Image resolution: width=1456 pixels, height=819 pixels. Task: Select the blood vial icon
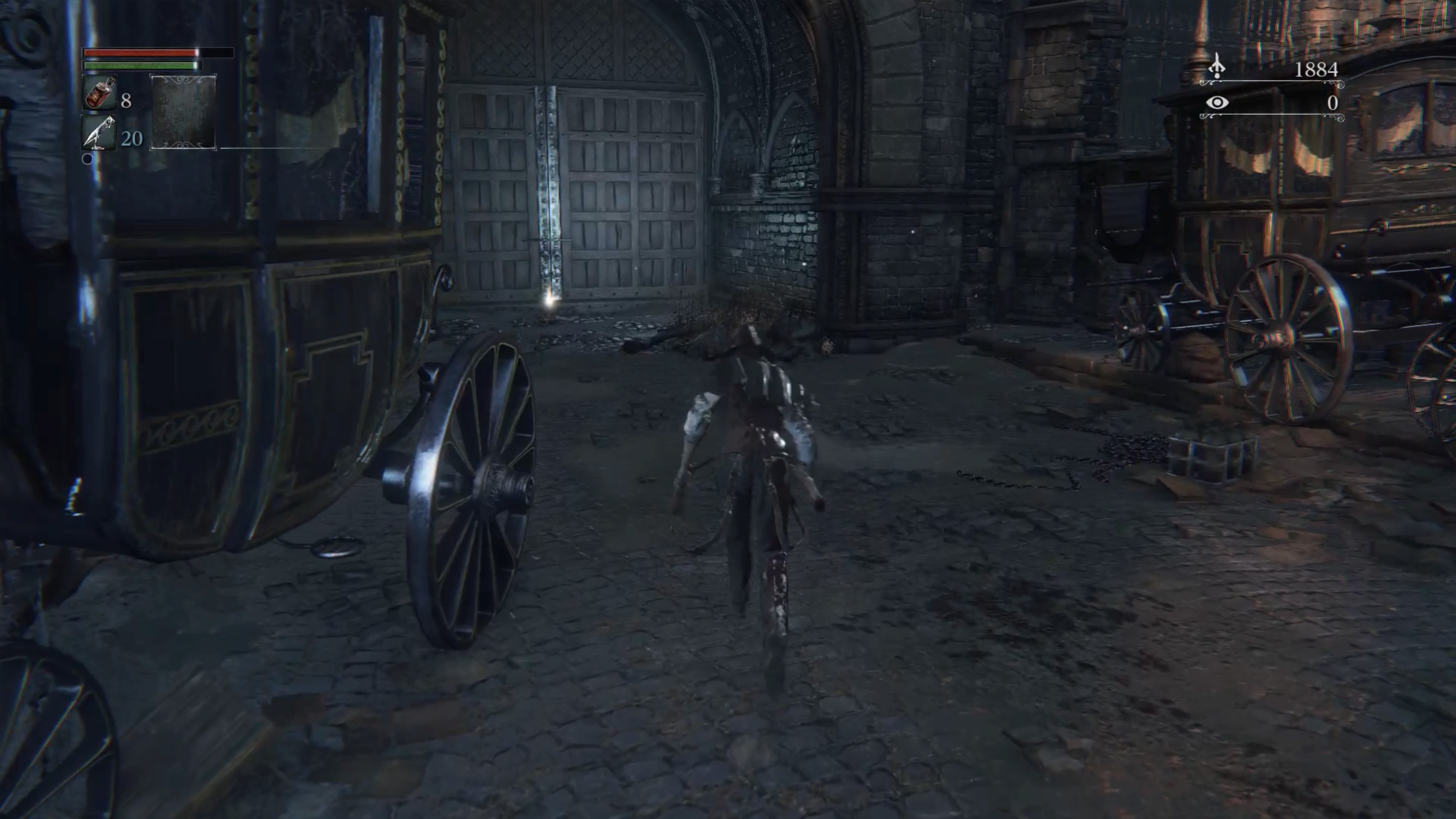[x=99, y=93]
